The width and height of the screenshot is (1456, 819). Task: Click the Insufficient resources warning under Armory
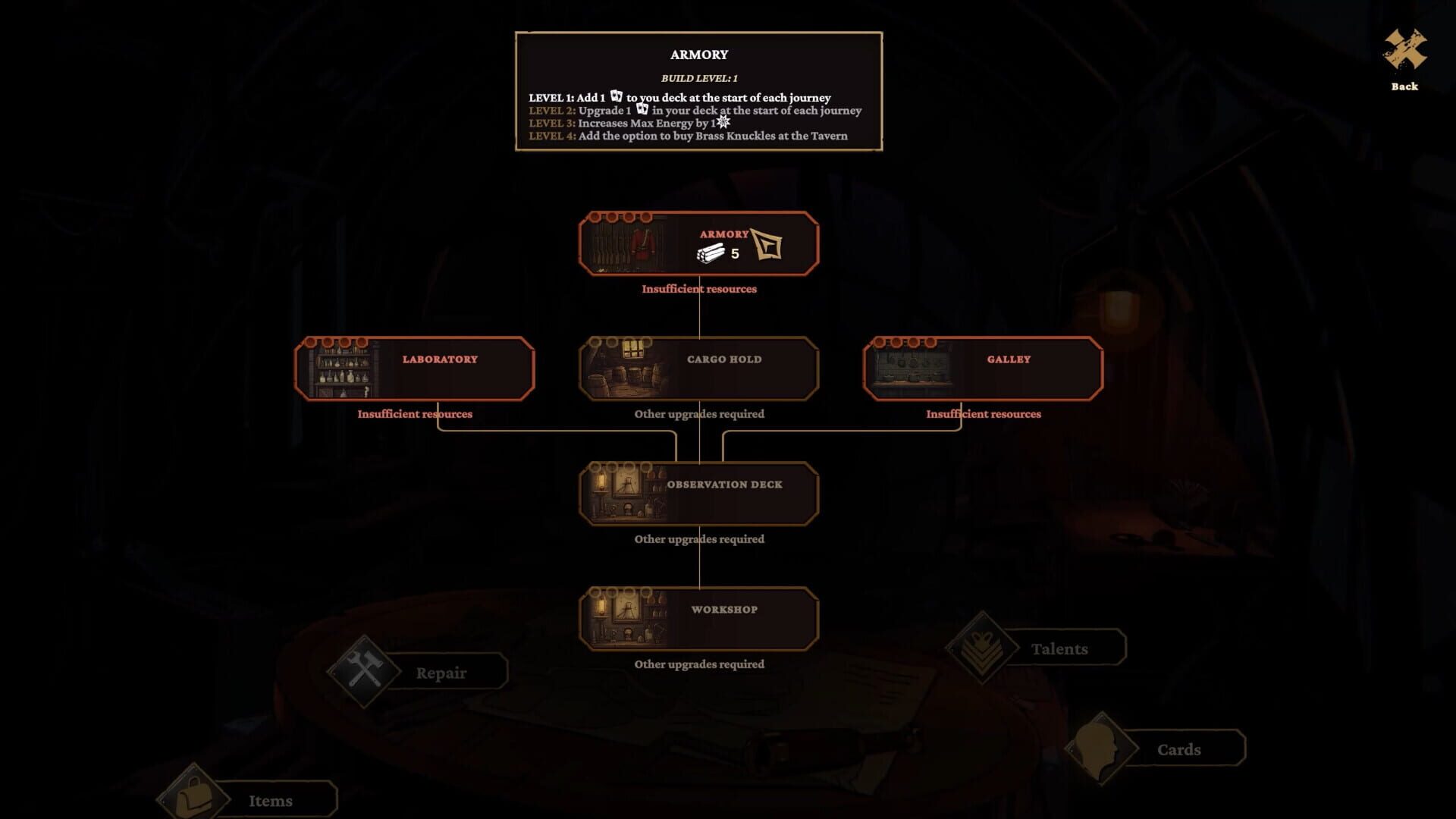pyautogui.click(x=698, y=289)
